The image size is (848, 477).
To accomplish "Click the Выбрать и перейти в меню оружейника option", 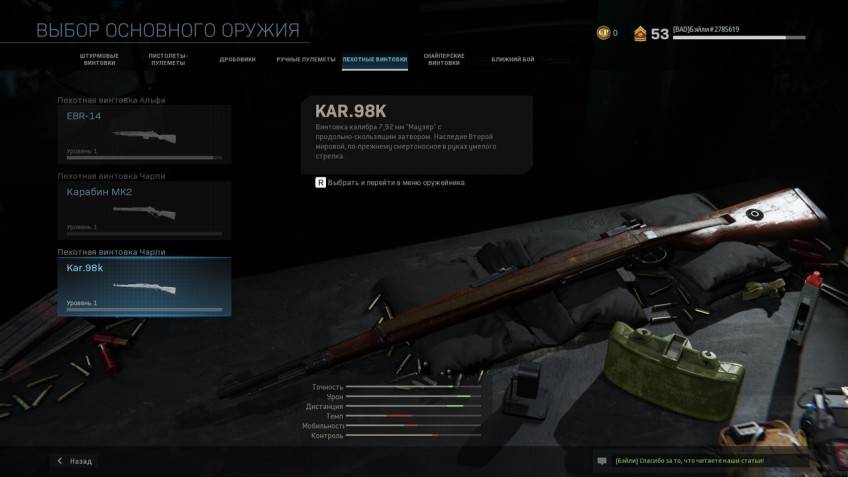I will tap(390, 183).
